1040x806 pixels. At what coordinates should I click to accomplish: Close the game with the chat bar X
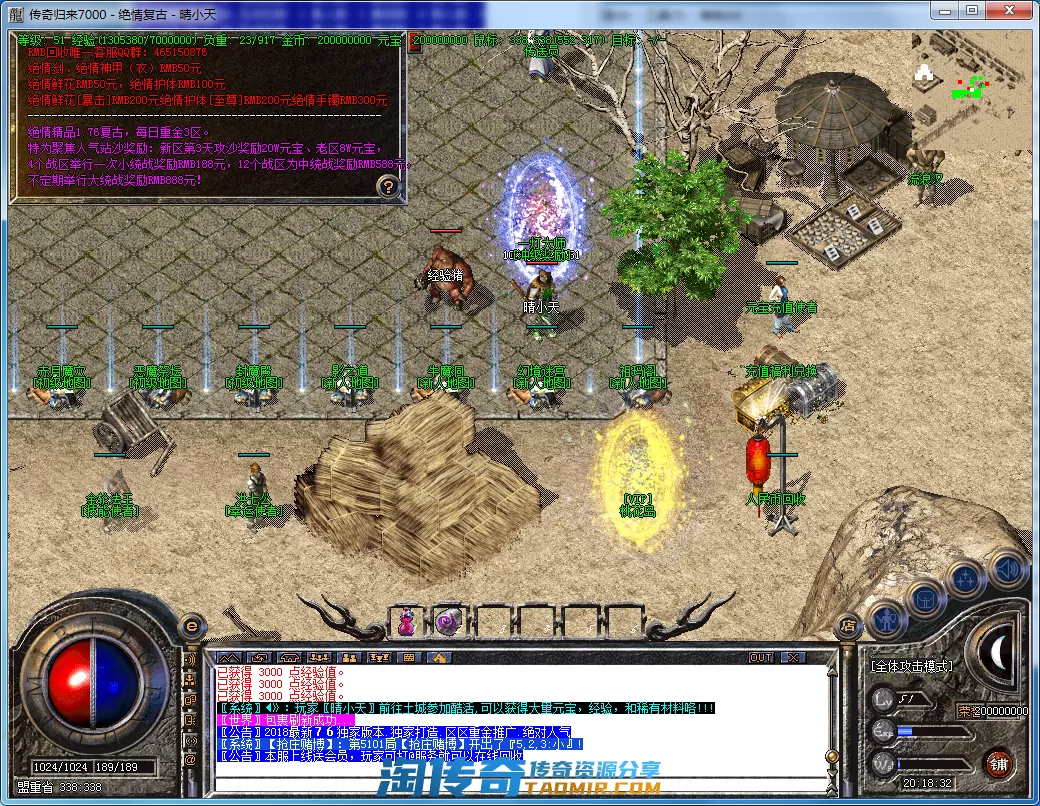792,658
